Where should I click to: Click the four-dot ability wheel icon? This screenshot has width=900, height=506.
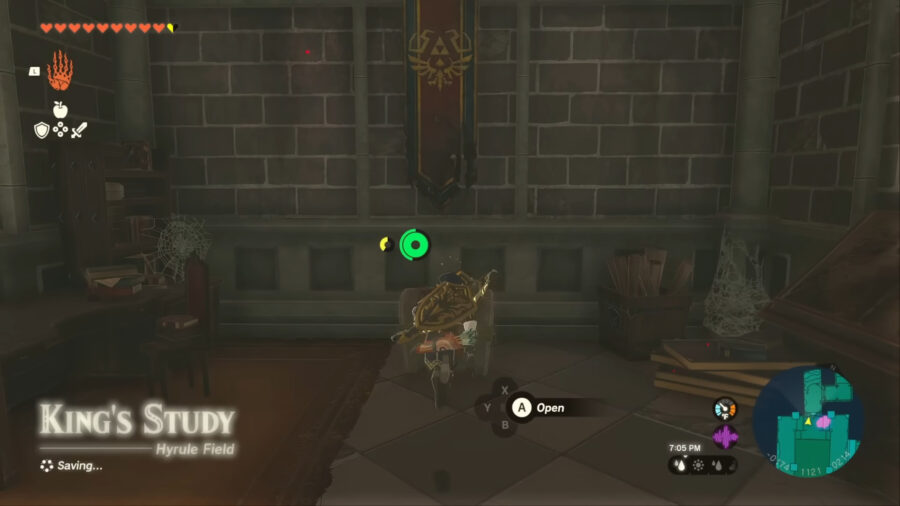point(60,130)
